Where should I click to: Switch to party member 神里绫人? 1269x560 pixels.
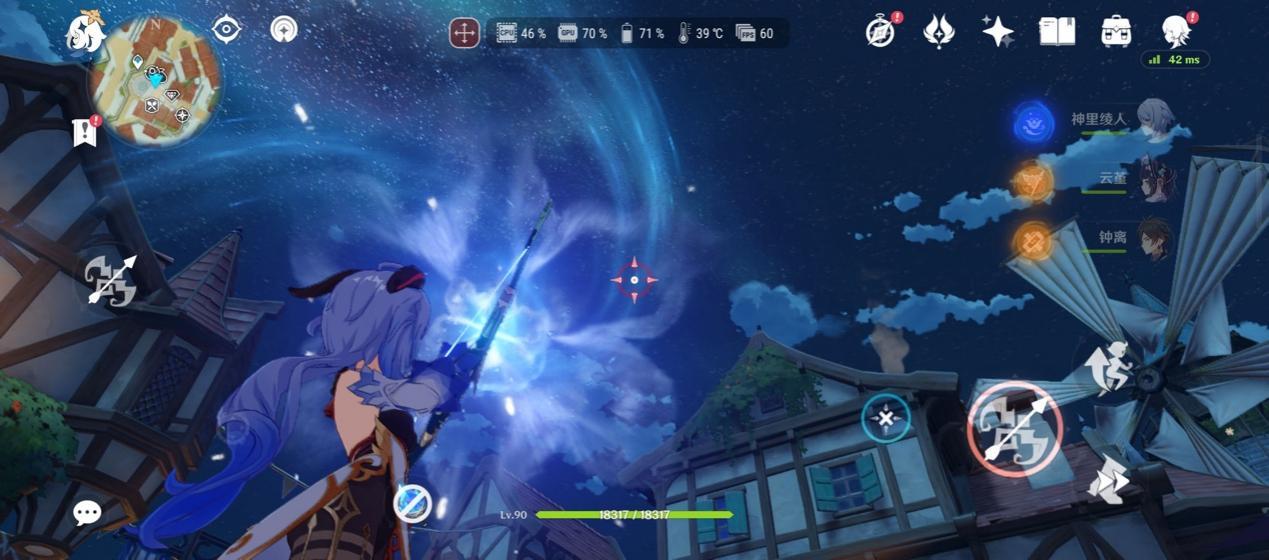tap(1155, 120)
